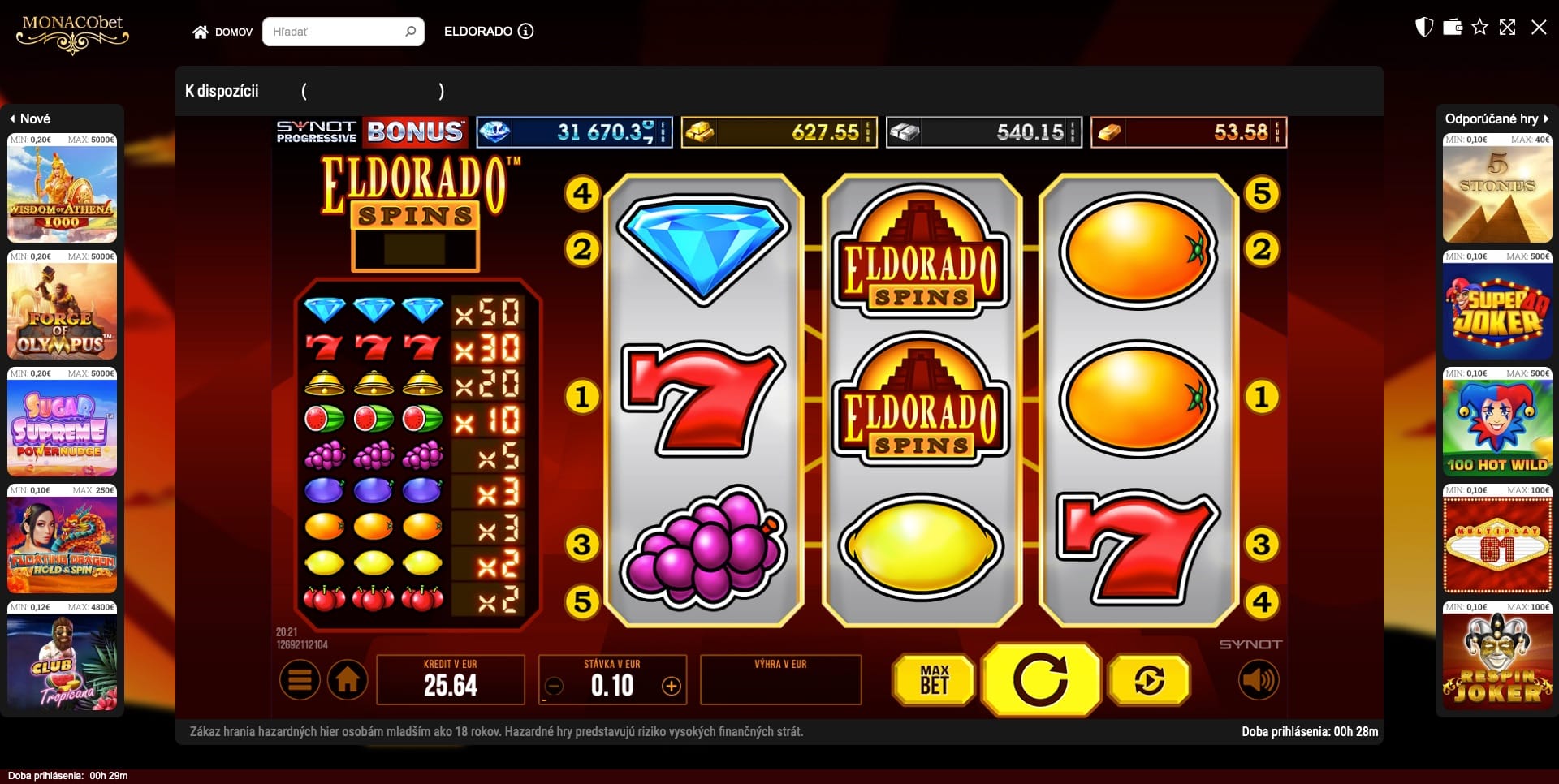Add Eldorado to favorites via star icon

coord(1482,27)
